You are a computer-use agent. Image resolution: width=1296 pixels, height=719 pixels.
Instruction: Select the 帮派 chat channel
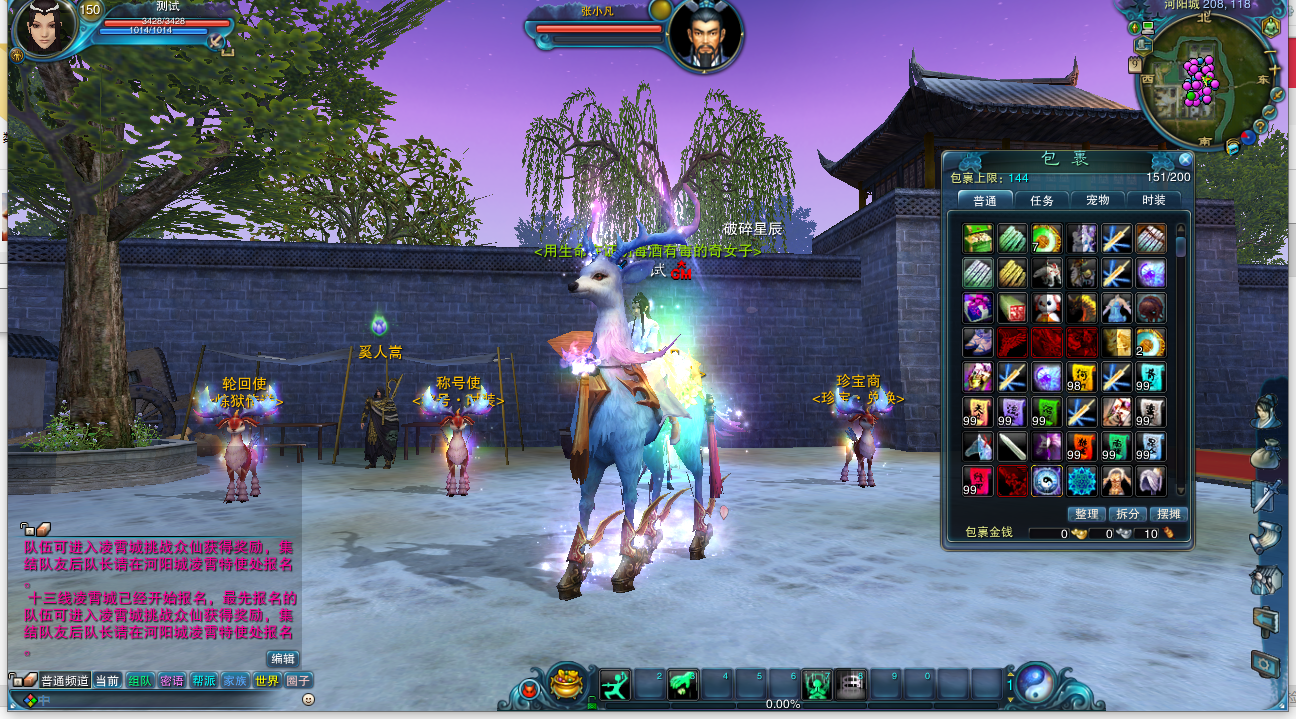click(204, 681)
